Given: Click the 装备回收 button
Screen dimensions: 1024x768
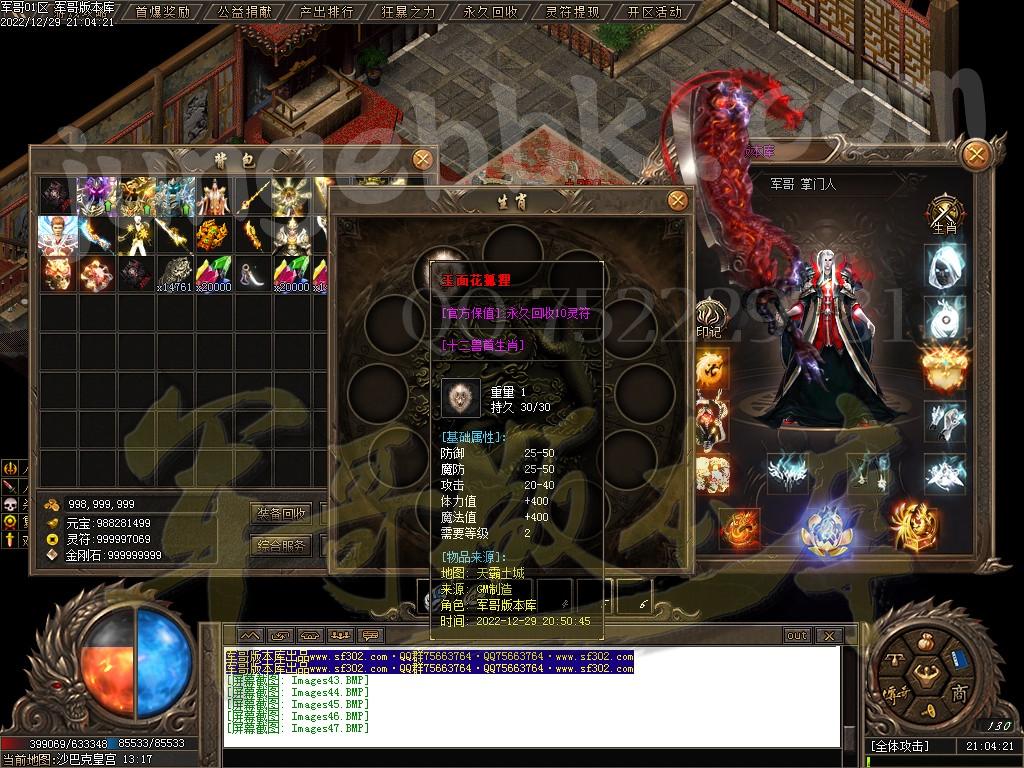Looking at the screenshot, I should [282, 513].
